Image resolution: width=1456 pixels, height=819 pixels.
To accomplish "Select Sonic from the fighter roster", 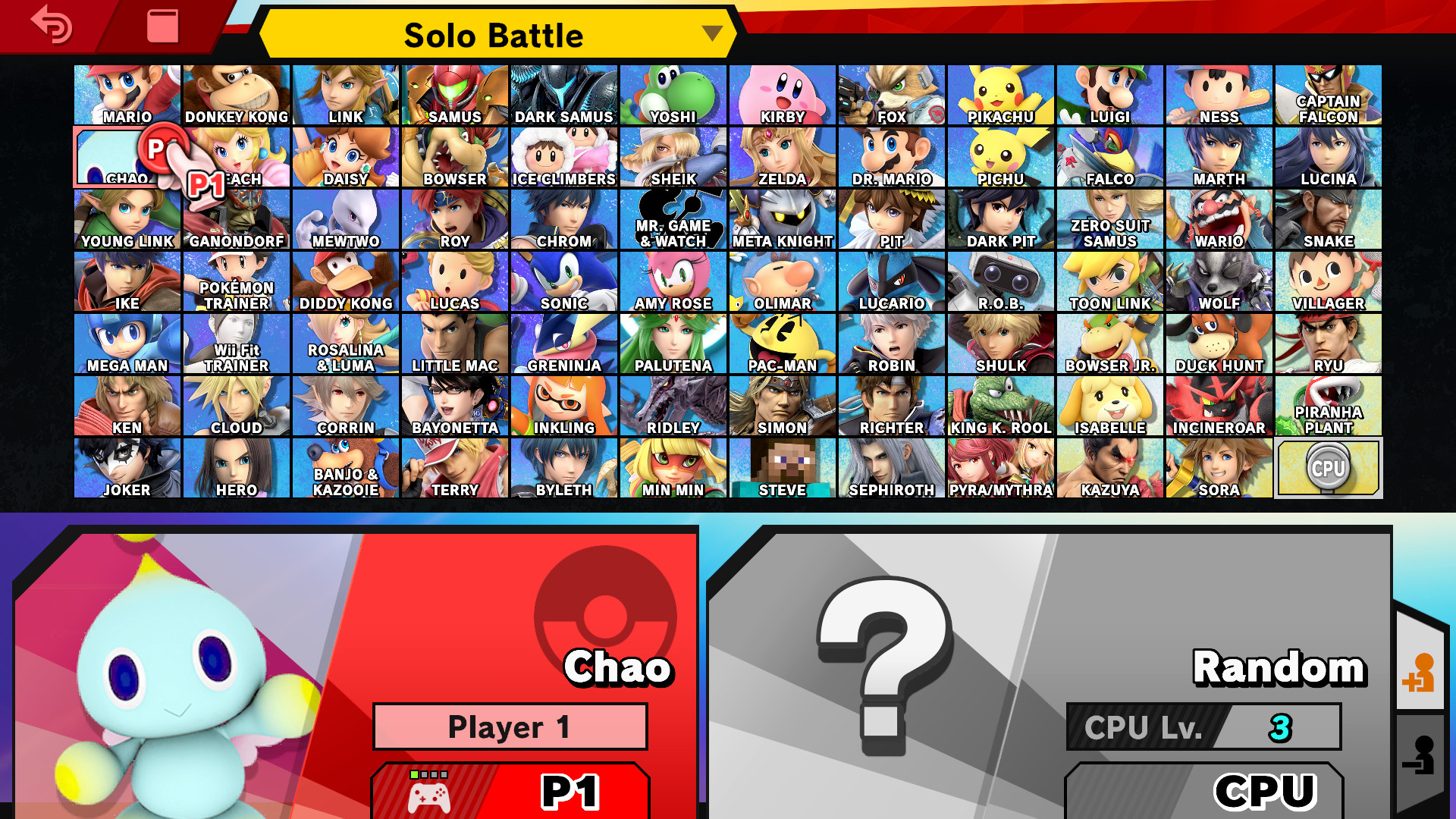I will pos(564,281).
